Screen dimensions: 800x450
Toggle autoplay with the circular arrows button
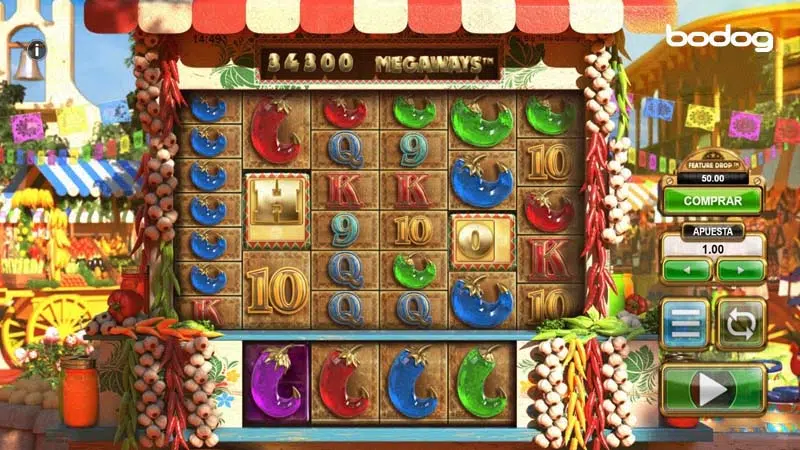(741, 324)
